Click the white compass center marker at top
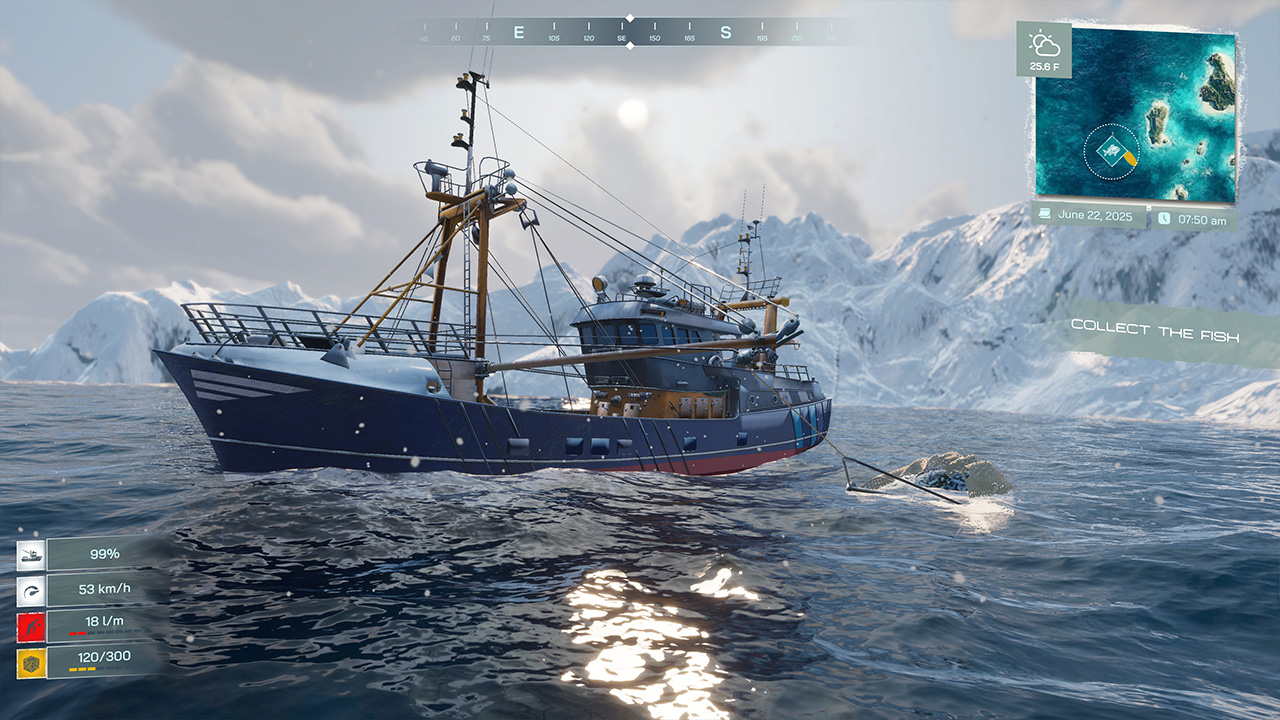The height and width of the screenshot is (720, 1280). click(x=628, y=17)
